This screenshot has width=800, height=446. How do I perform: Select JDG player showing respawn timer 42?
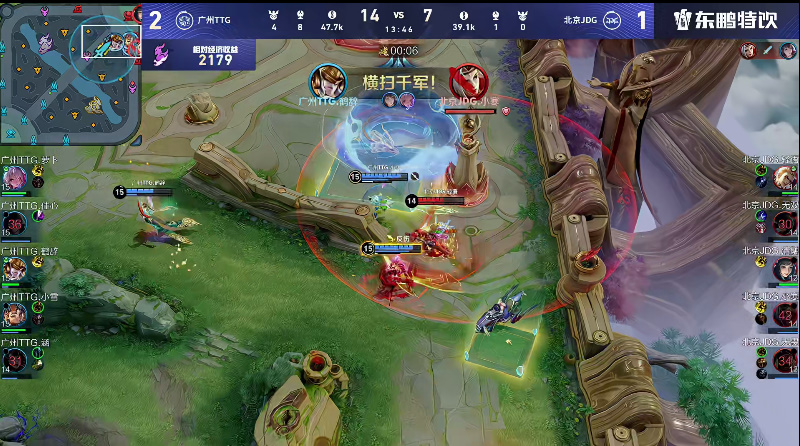785,314
